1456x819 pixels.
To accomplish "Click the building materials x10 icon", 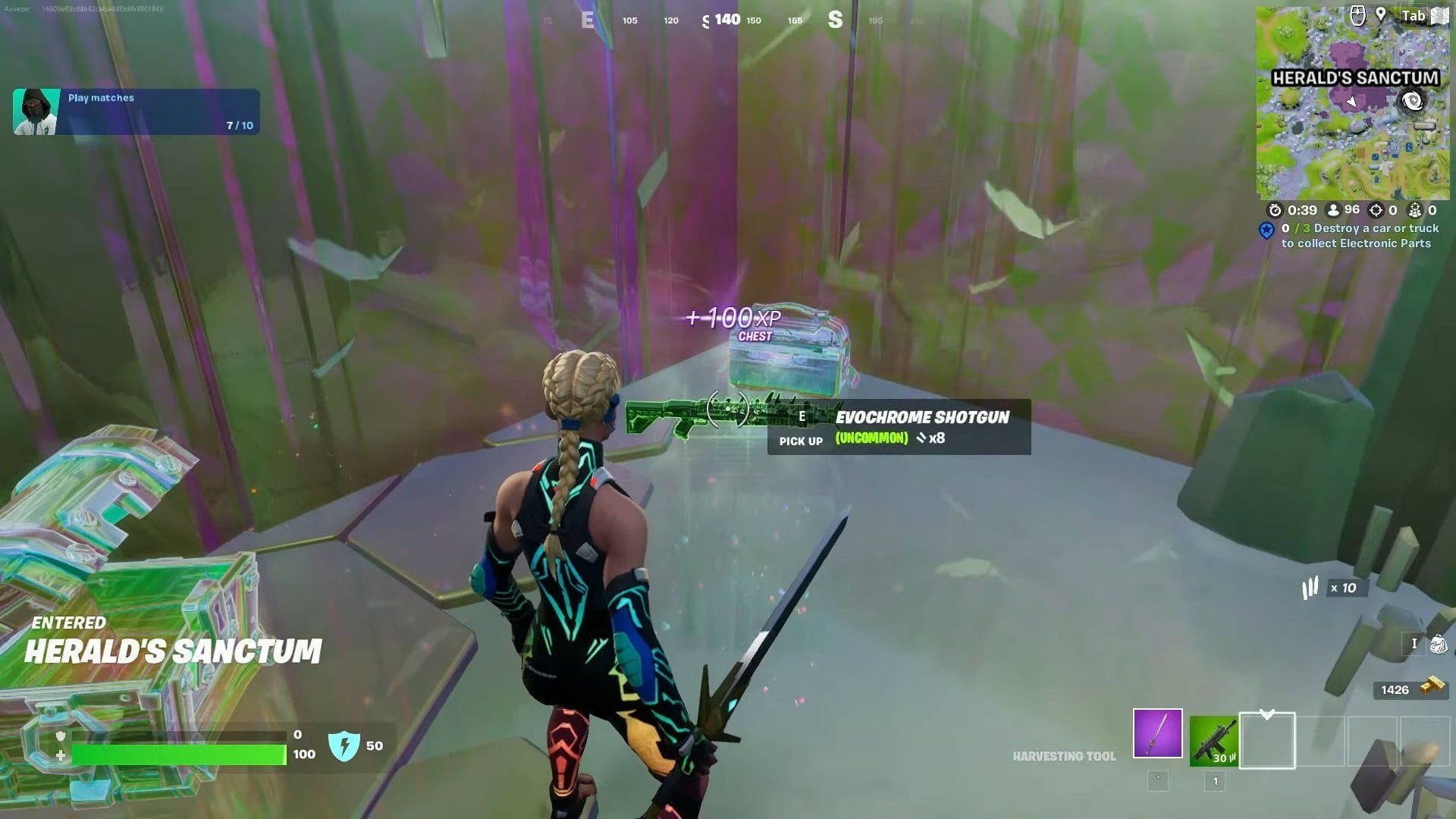I will coord(1310,588).
